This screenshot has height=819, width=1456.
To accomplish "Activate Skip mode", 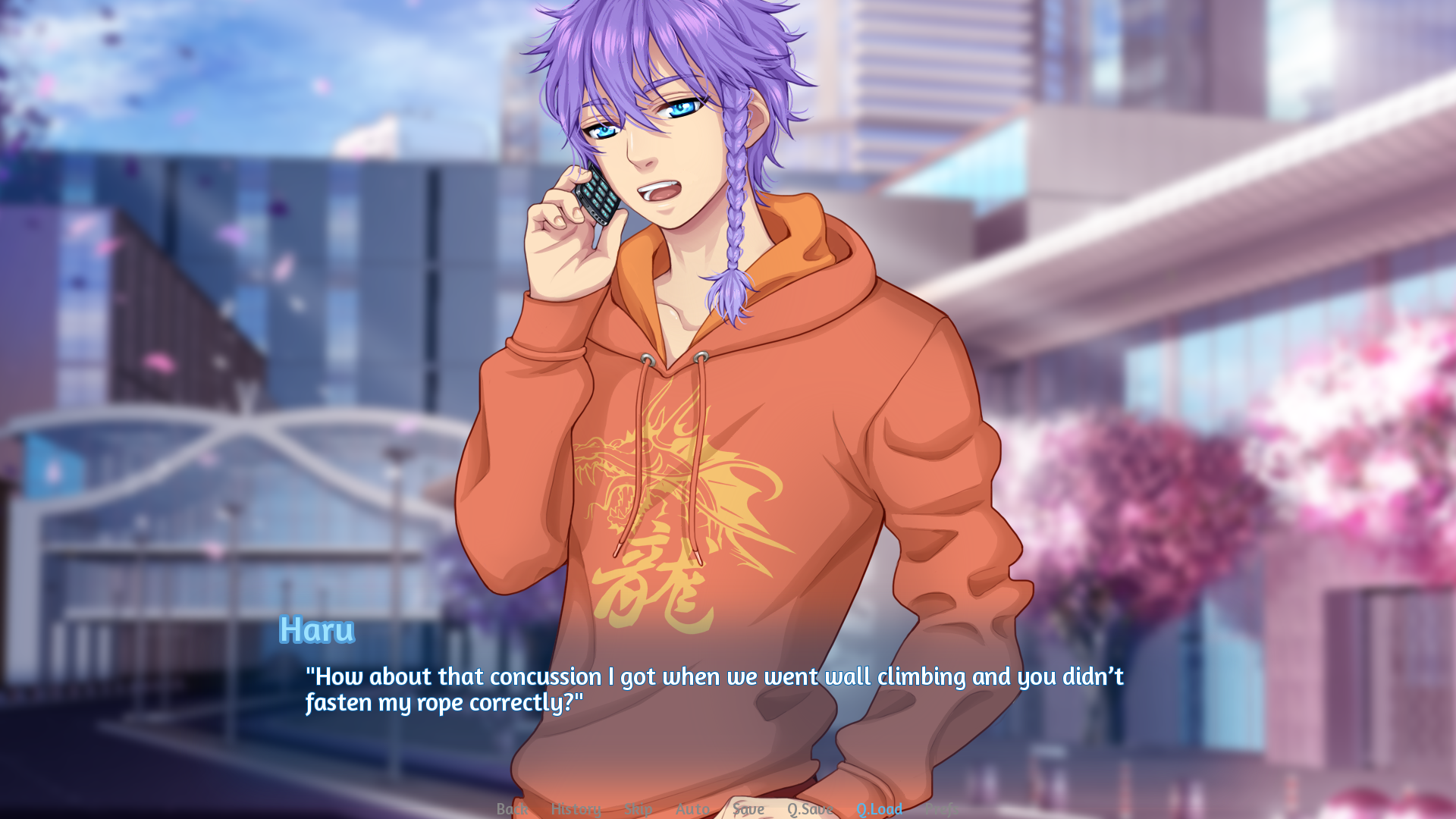I will tap(638, 809).
